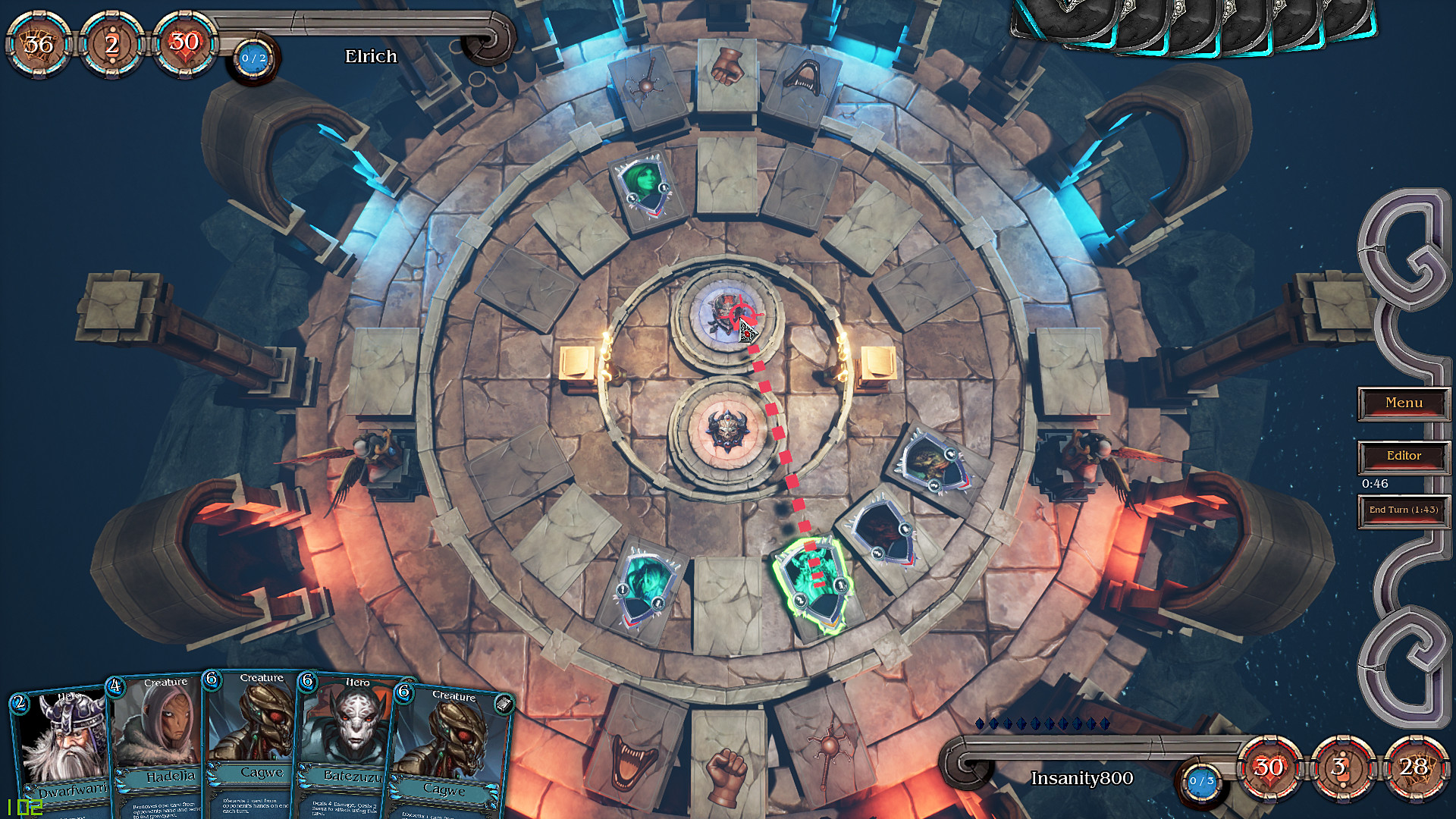Select the Dwarfwarri hero card
1456x819 pixels.
(x=63, y=743)
